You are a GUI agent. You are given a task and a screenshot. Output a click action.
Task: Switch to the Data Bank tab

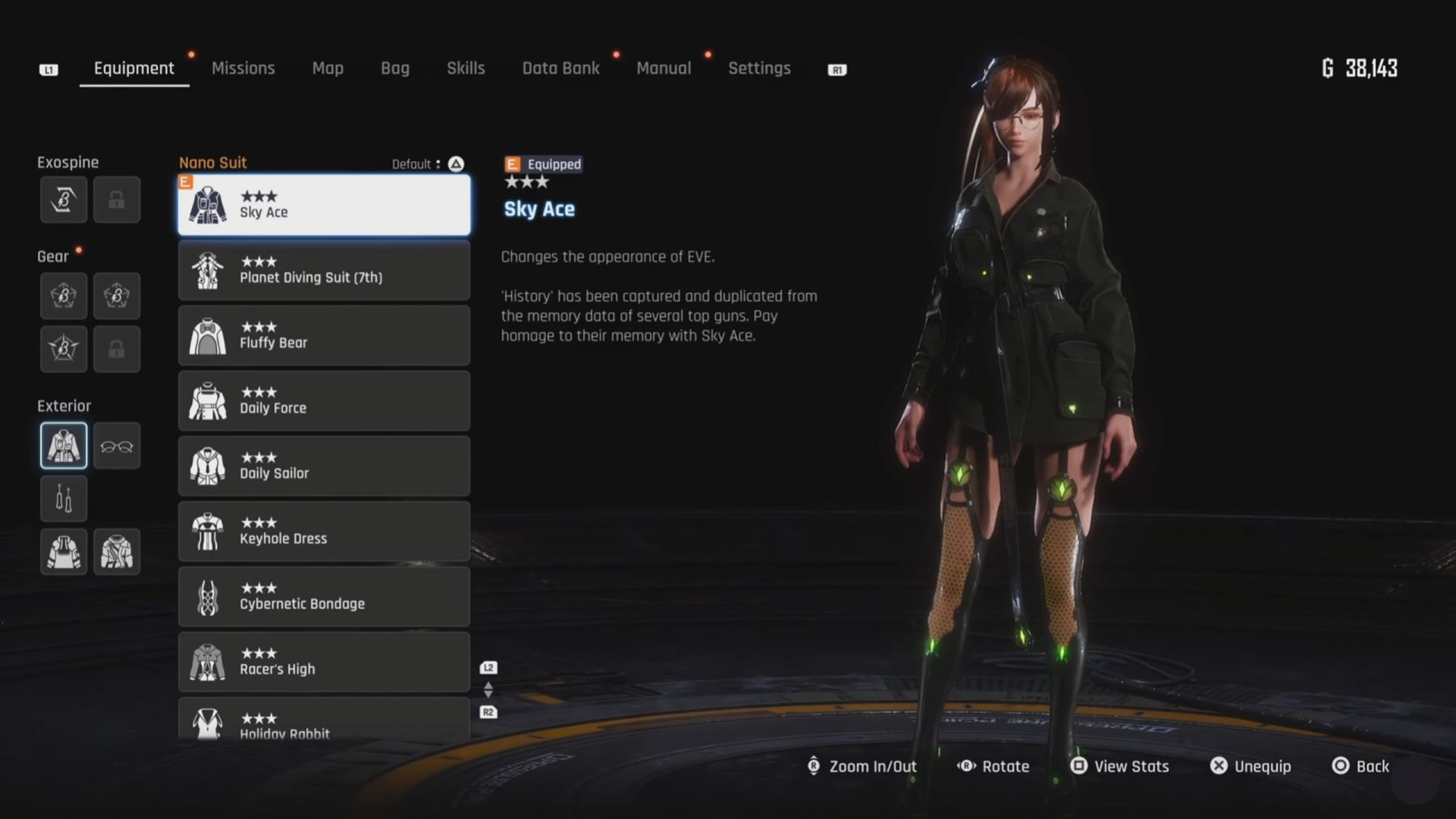[560, 68]
